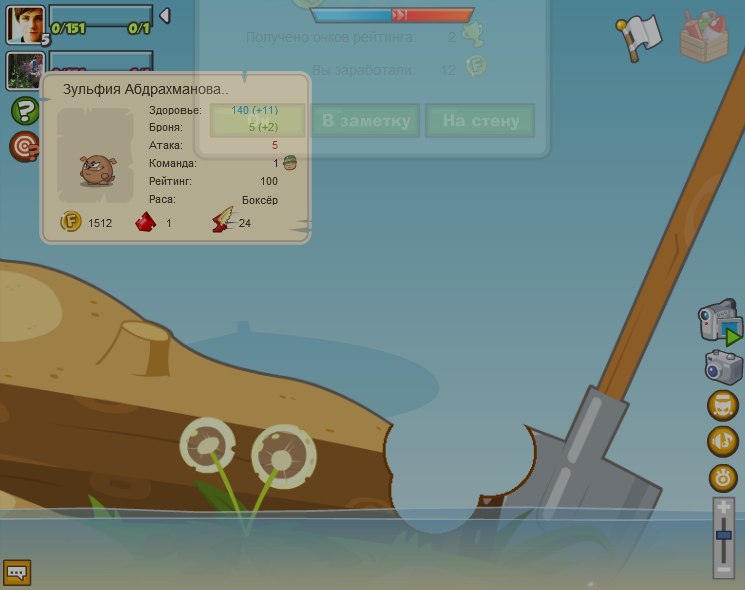Click the bottom round gold button

point(723,477)
